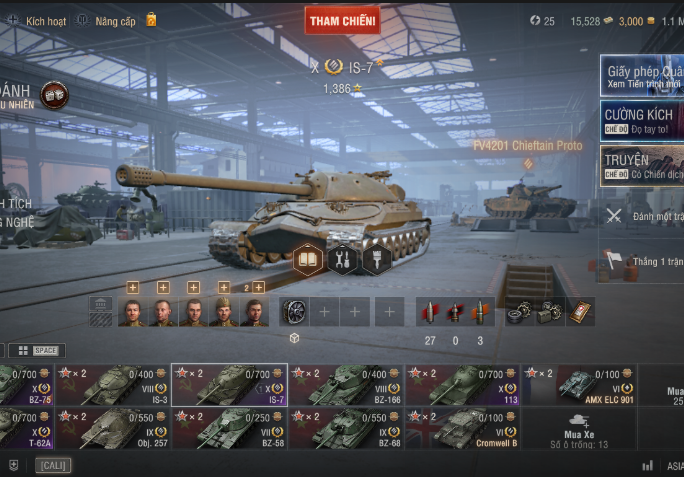Open the Giấy phép pass banner
Image resolution: width=684 pixels, height=477 pixels.
tap(642, 75)
